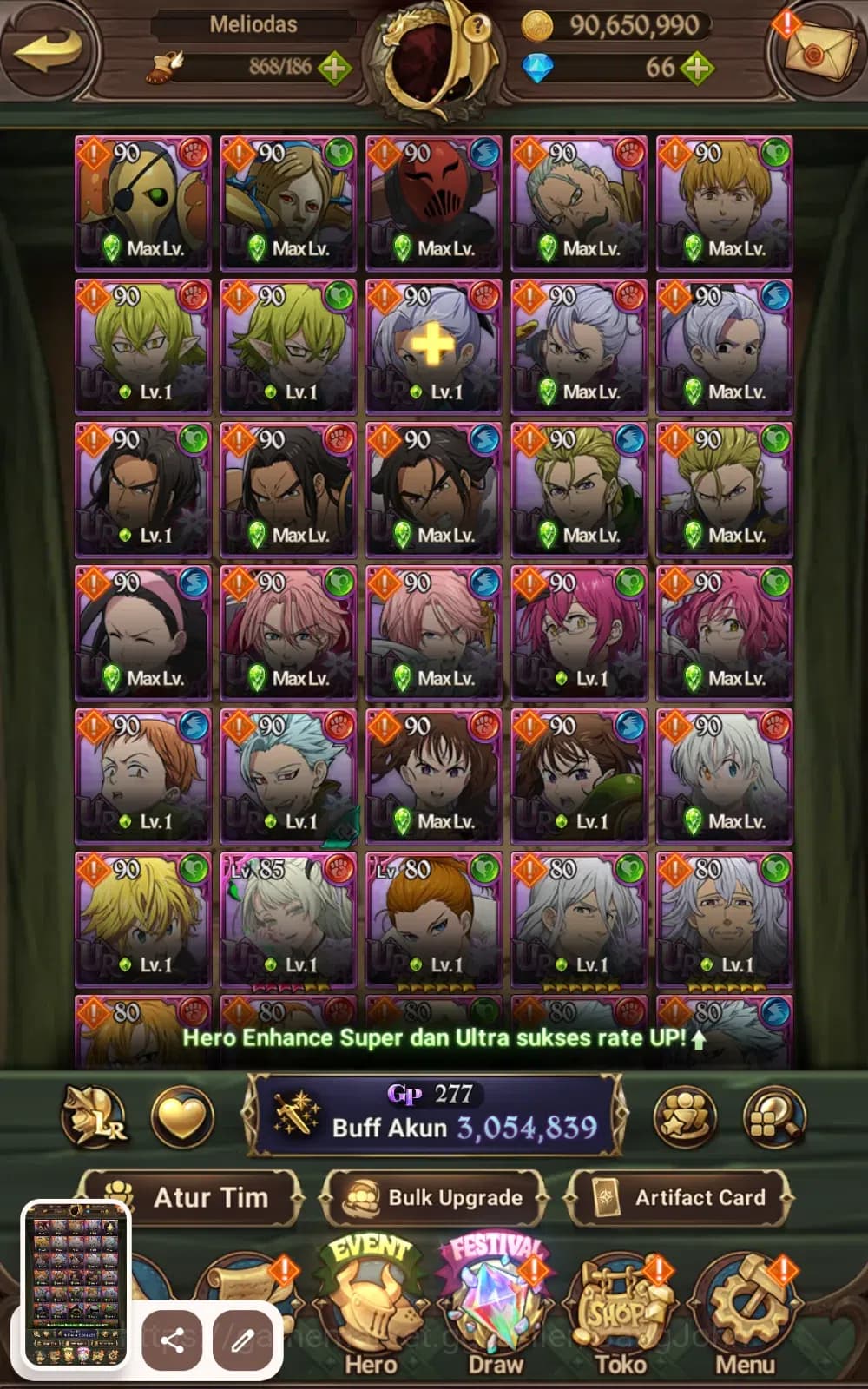The image size is (868, 1389).
Task: Select the hero with the gold plus sign
Action: (433, 346)
